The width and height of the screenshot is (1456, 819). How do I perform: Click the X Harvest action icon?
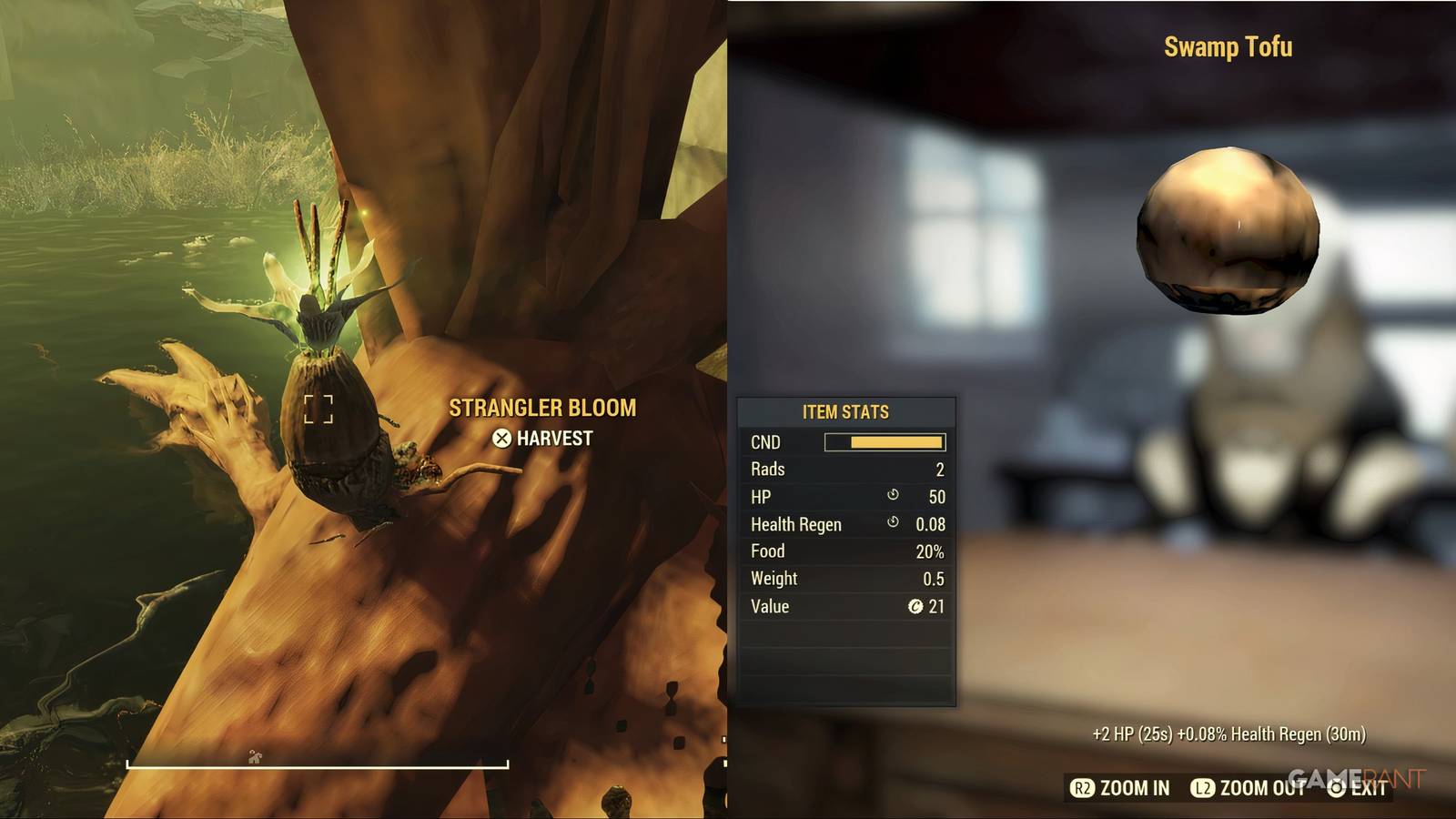coord(503,437)
